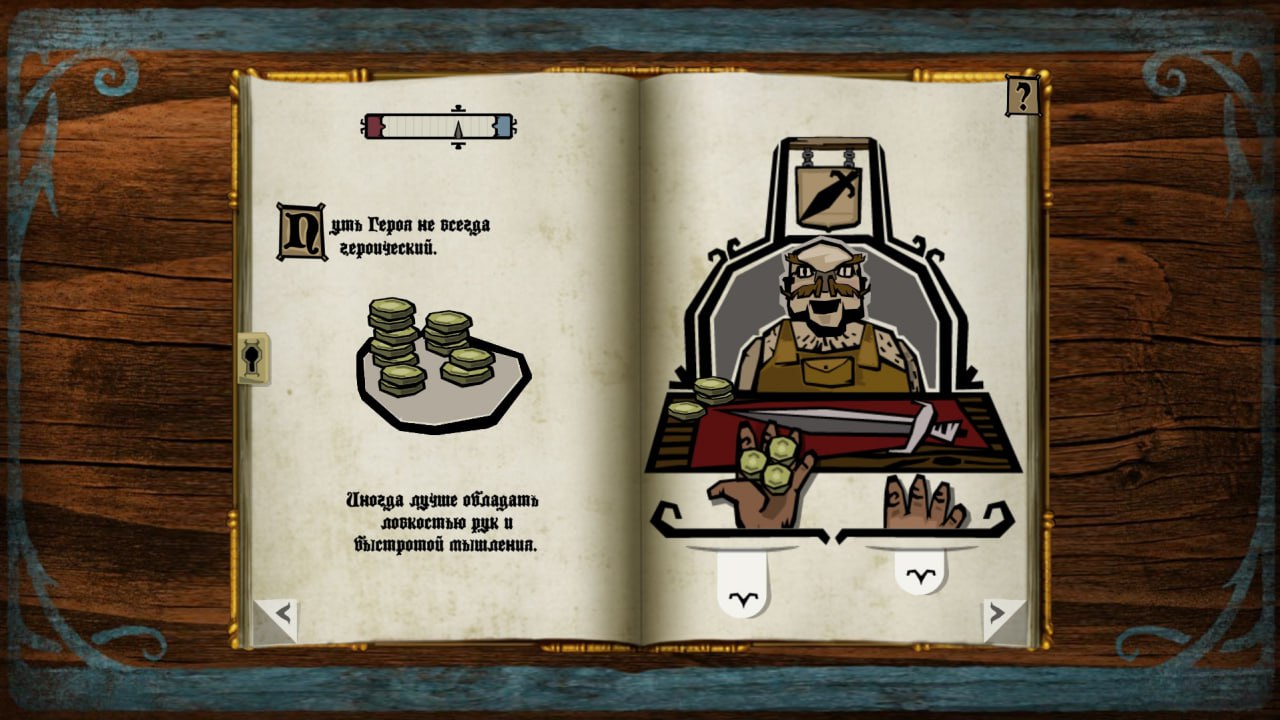This screenshot has width=1280, height=720.
Task: Select the white pull tab under the empty hand
Action: pyautogui.click(x=920, y=570)
